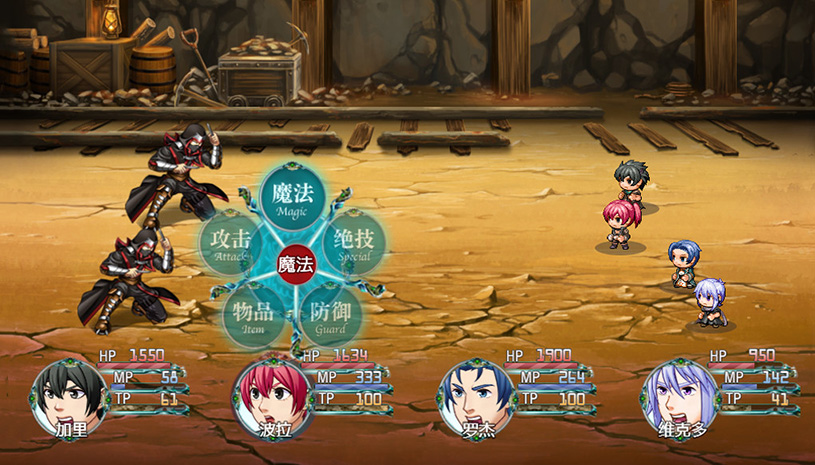The image size is (815, 465).
Task: Pick the Guard command
Action: [x=330, y=316]
